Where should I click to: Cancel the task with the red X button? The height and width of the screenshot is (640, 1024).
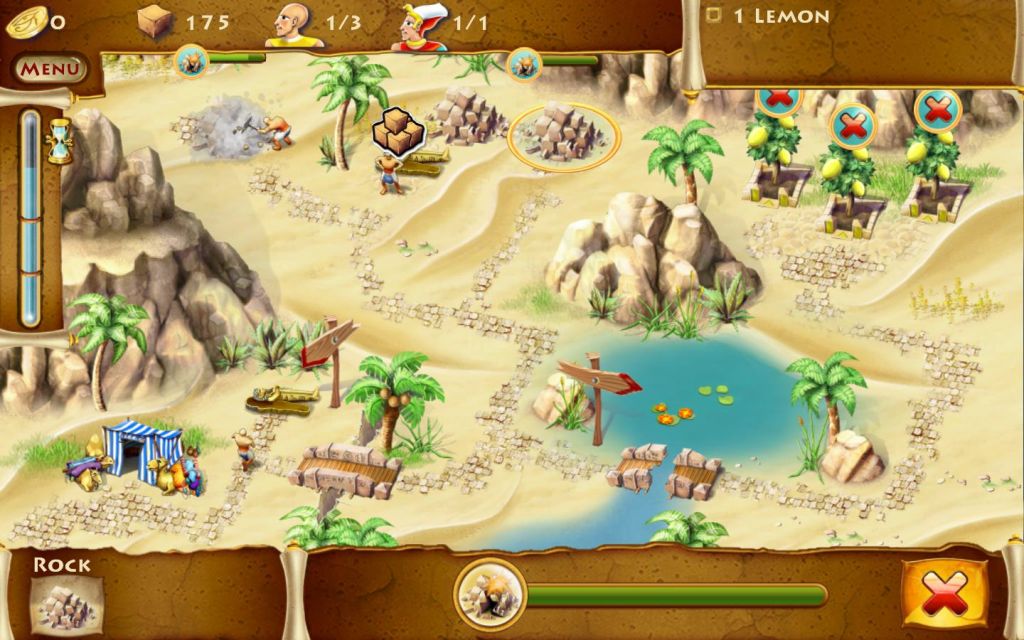943,596
